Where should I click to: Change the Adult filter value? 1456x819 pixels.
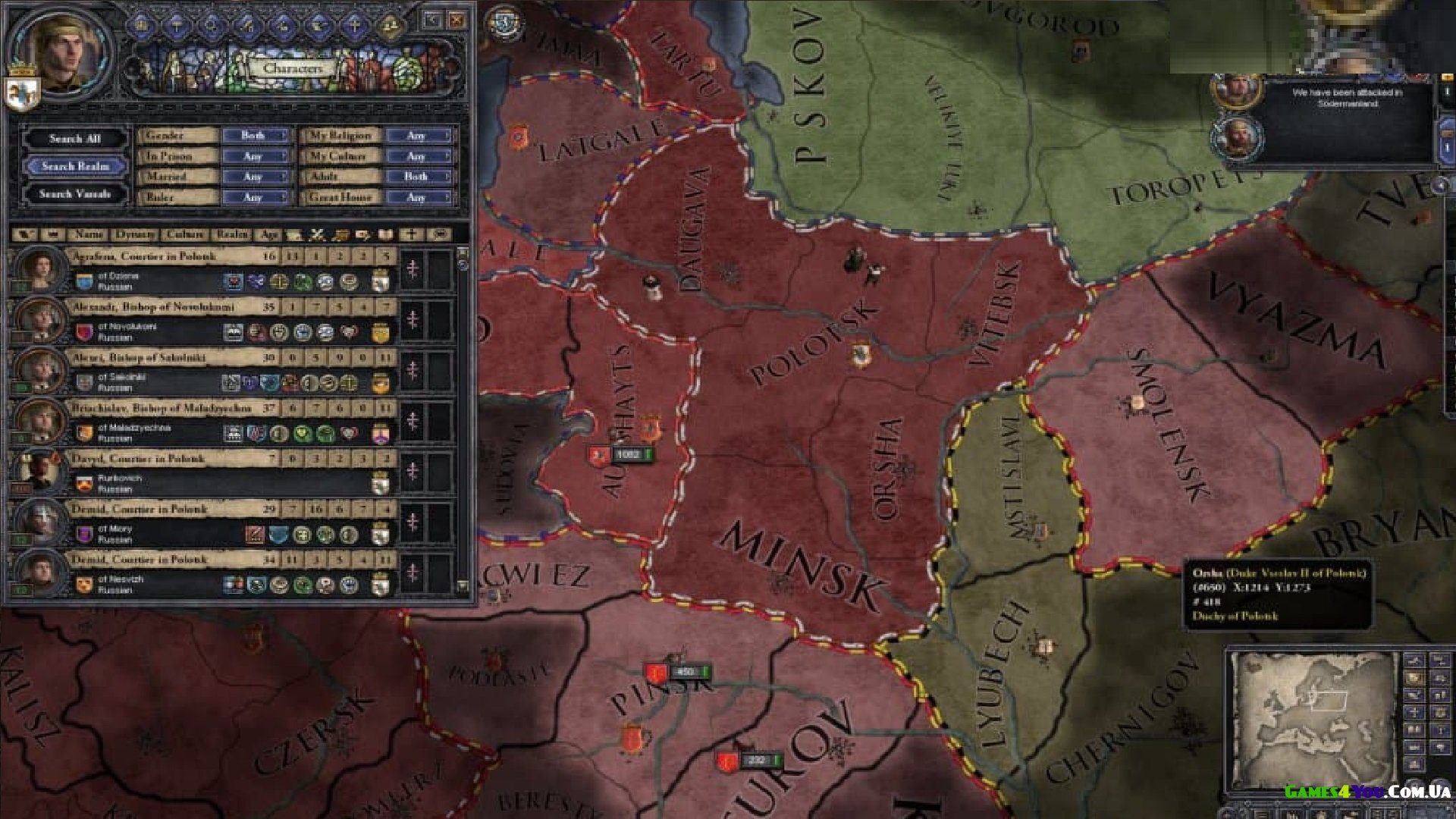[x=419, y=177]
